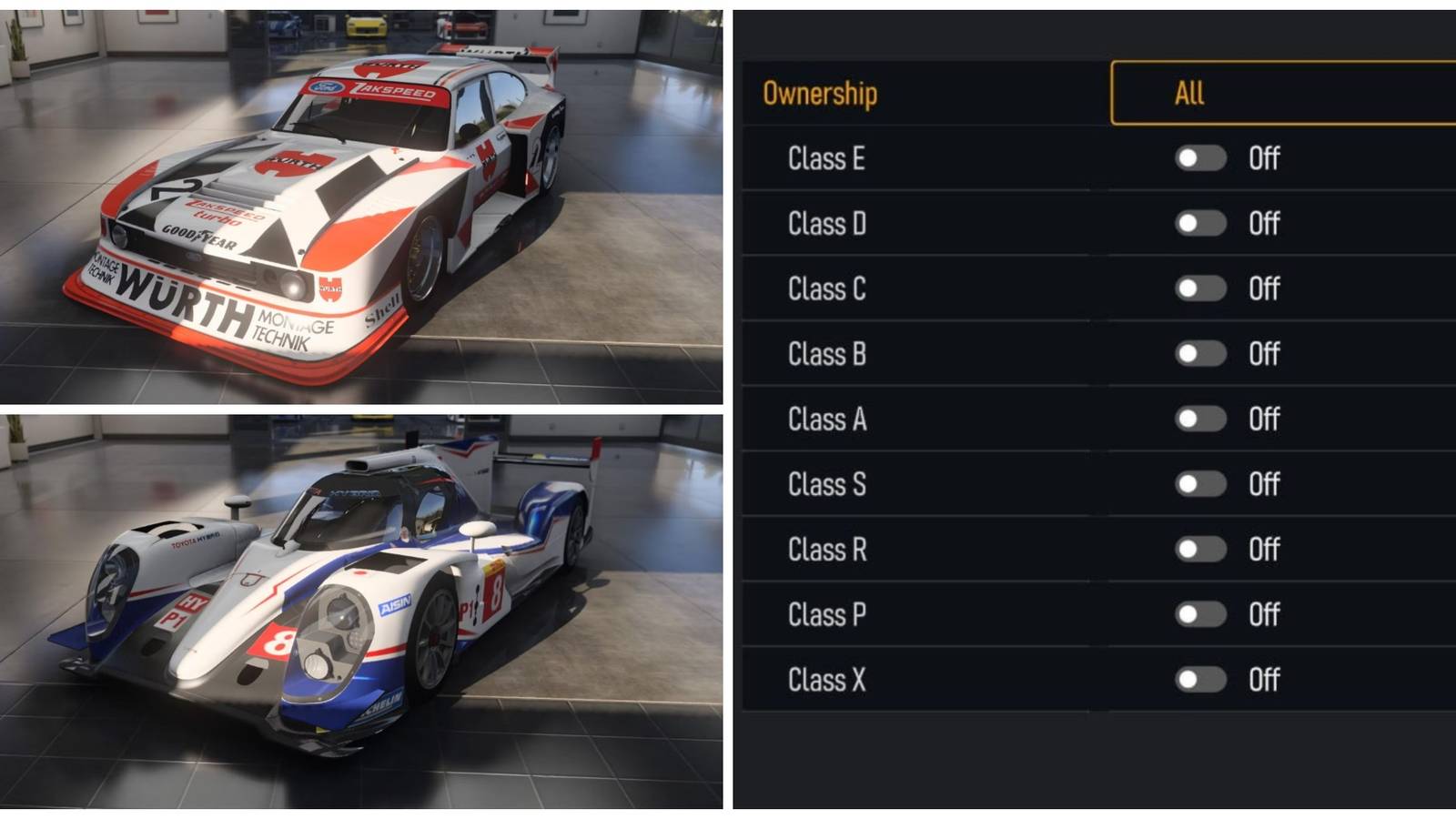Select the Class P row entry
Image resolution: width=1456 pixels, height=819 pixels.
tap(824, 613)
